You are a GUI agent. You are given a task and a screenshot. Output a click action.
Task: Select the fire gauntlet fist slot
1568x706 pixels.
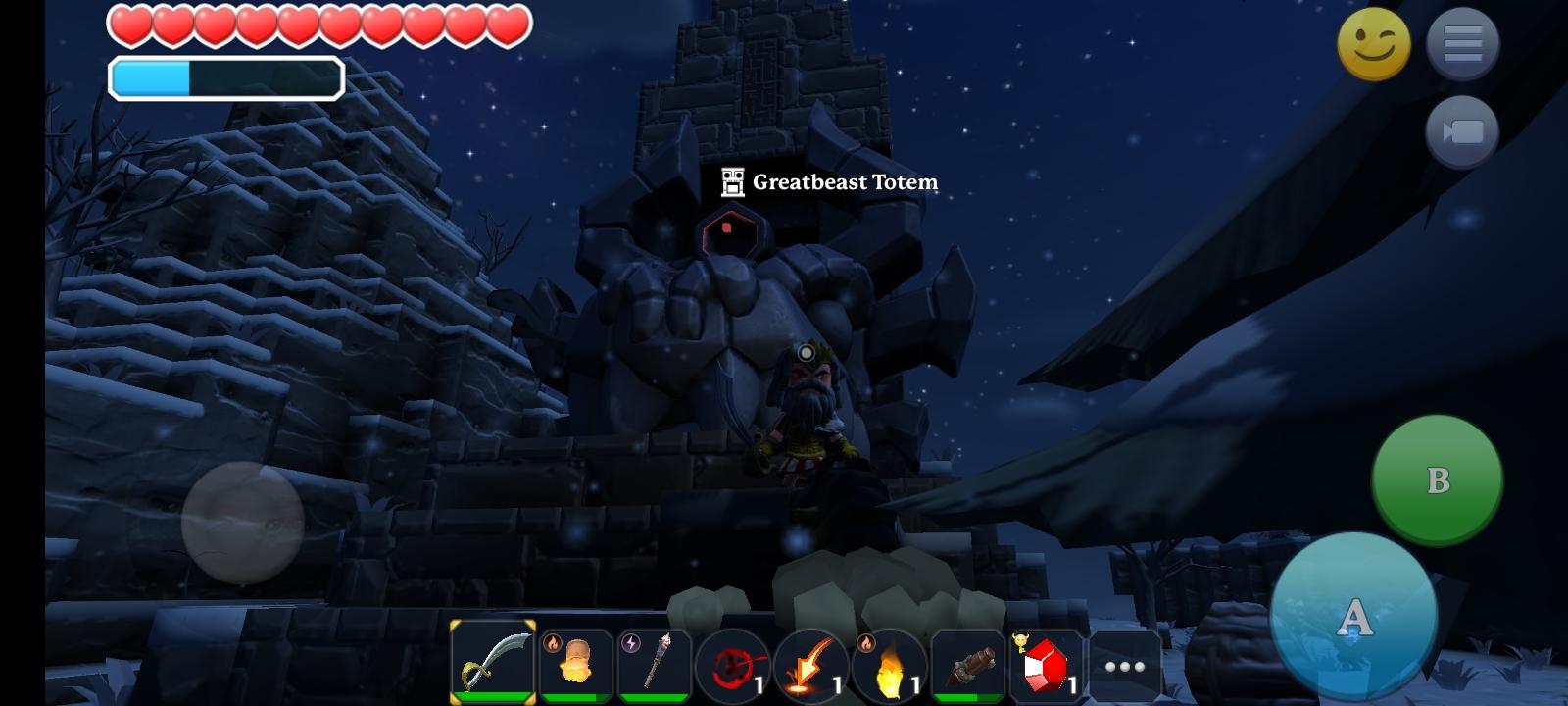(576, 664)
